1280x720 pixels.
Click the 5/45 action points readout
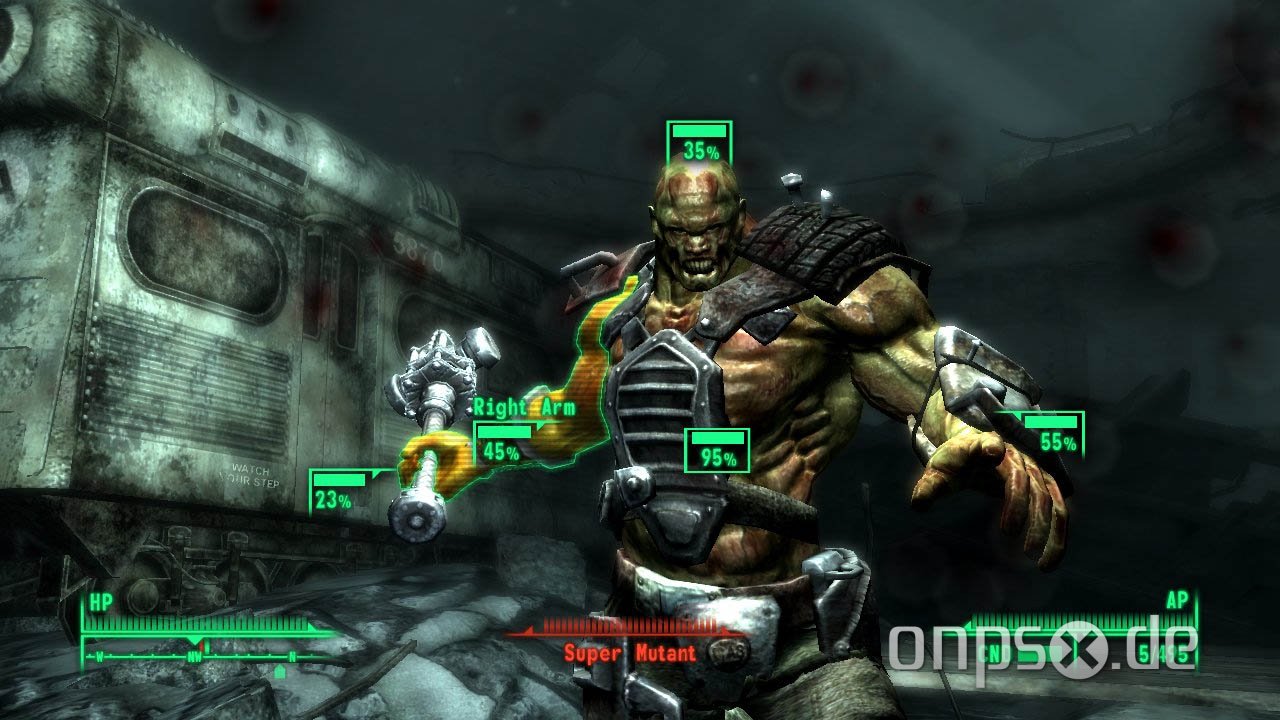(1161, 652)
